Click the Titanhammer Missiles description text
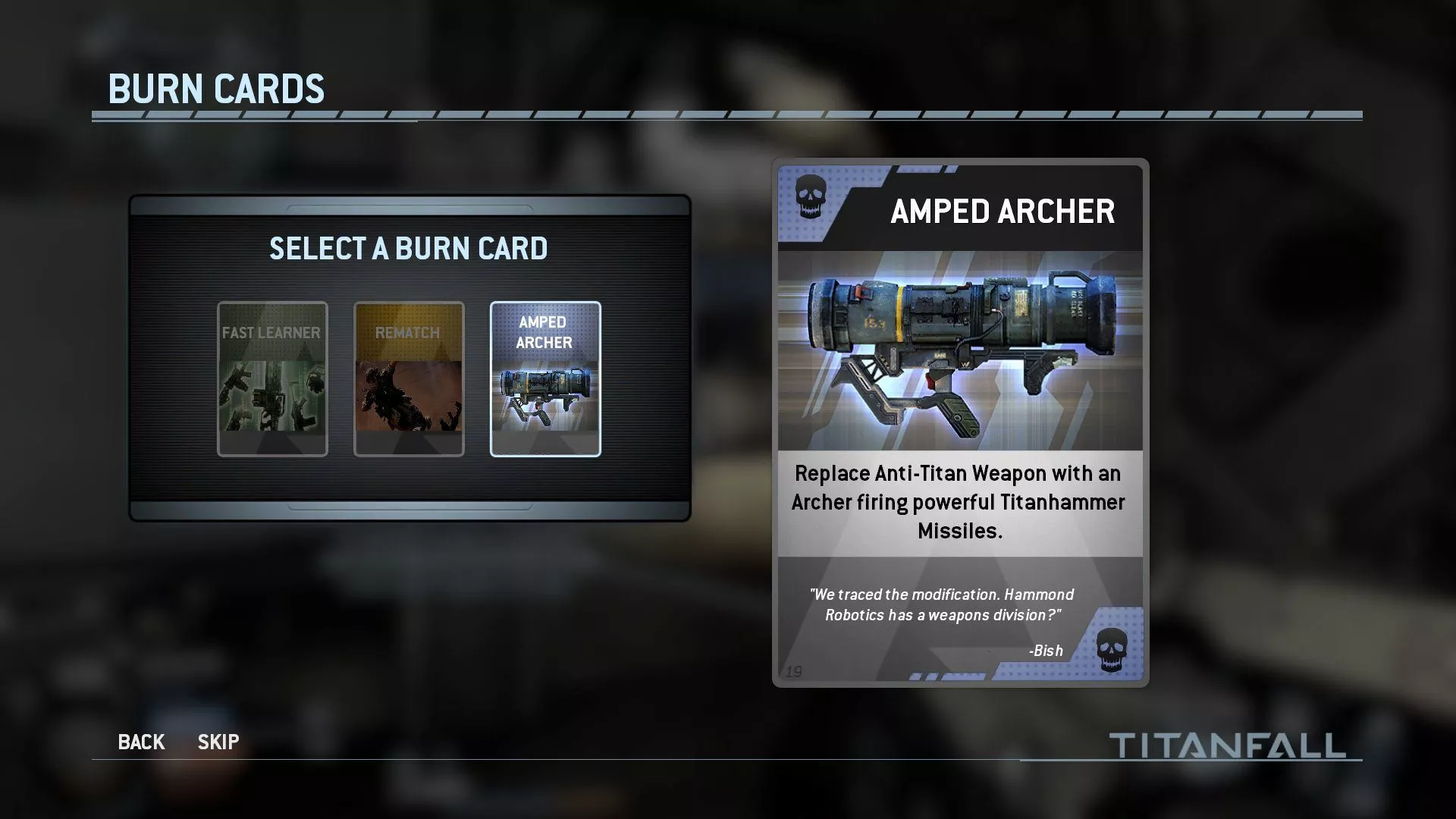Image resolution: width=1456 pixels, height=819 pixels. coord(958,501)
